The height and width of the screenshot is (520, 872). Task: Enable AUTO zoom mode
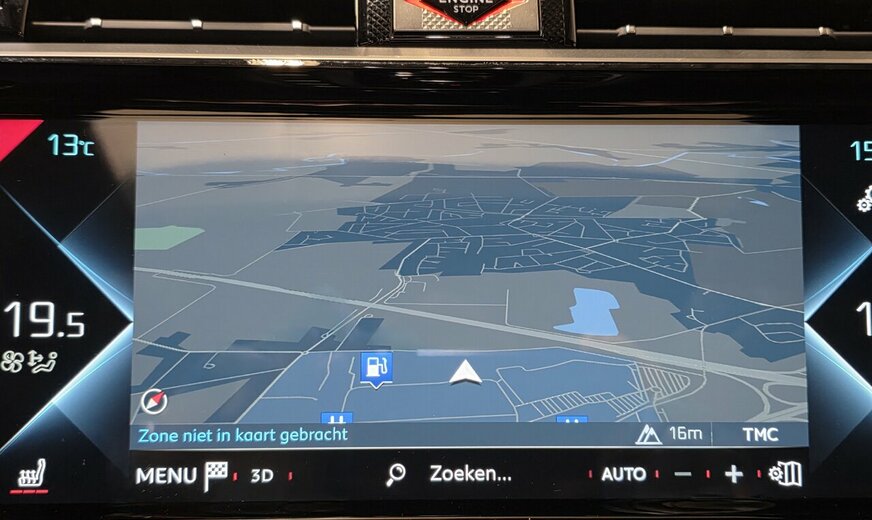623,475
